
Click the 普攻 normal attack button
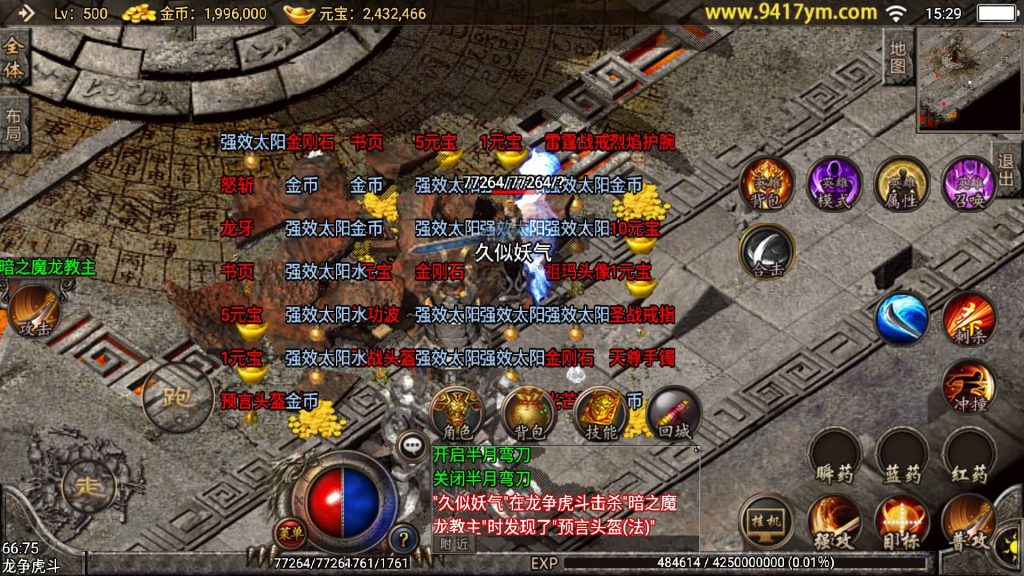pyautogui.click(x=968, y=521)
